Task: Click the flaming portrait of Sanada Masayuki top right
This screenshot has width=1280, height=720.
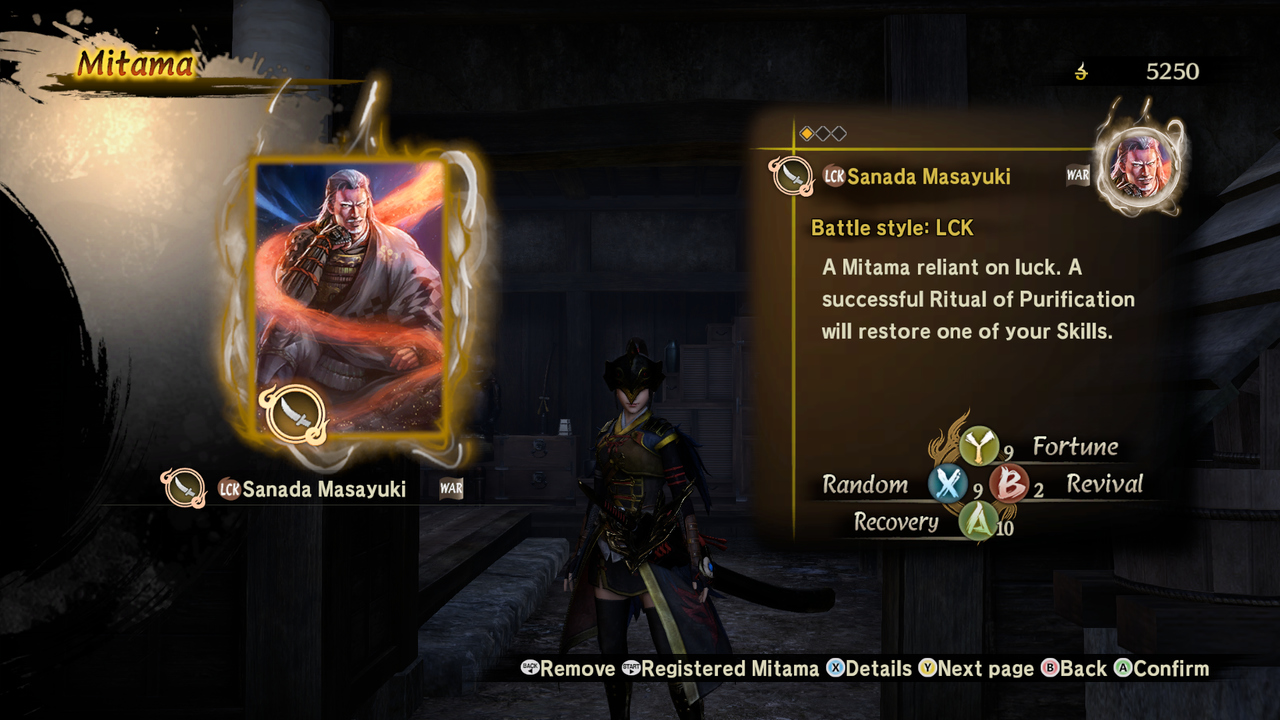Action: (1140, 165)
